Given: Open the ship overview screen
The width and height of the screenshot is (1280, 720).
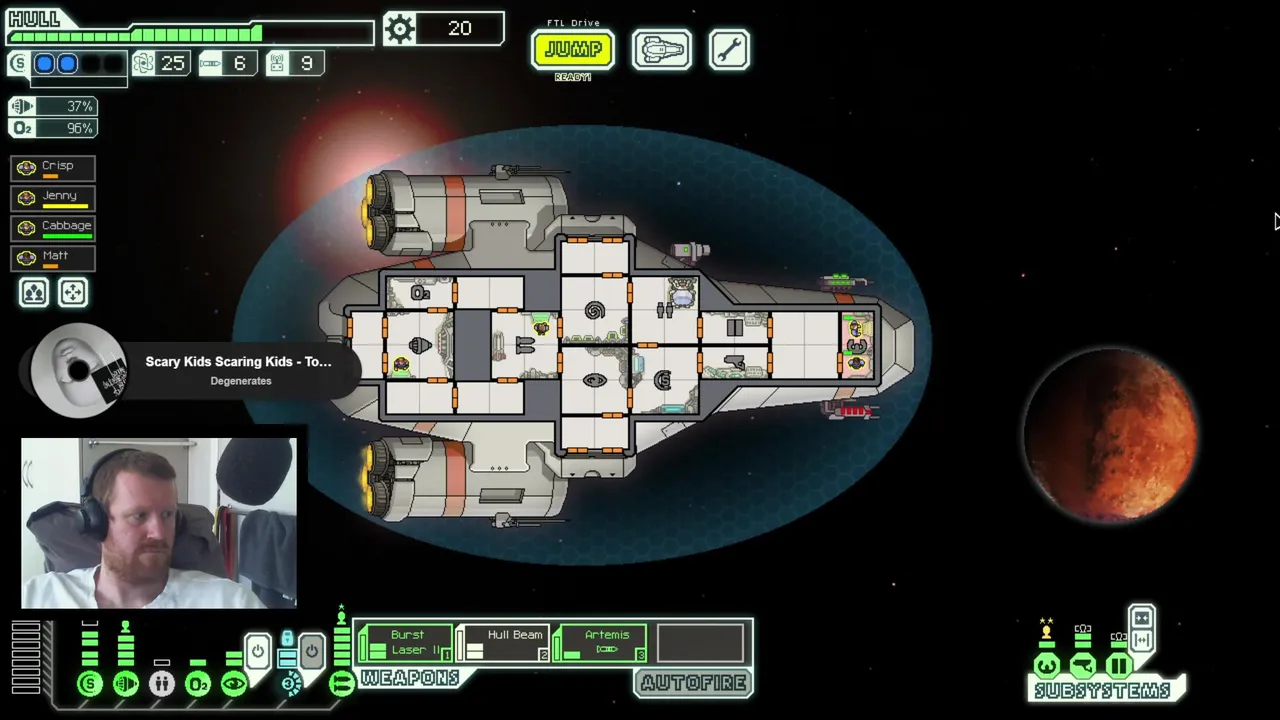Looking at the screenshot, I should tap(661, 49).
